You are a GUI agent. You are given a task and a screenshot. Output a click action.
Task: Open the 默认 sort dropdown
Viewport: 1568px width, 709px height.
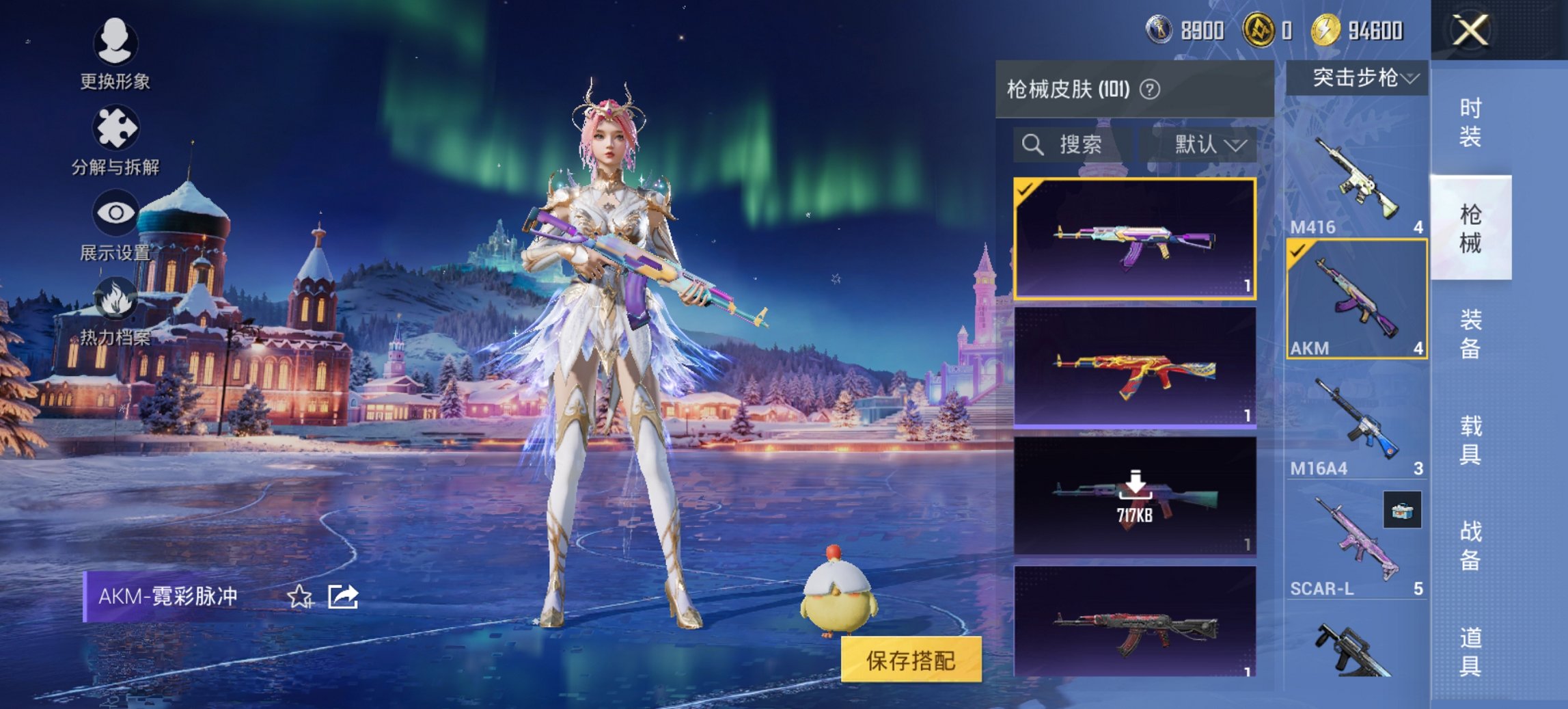pyautogui.click(x=1209, y=145)
